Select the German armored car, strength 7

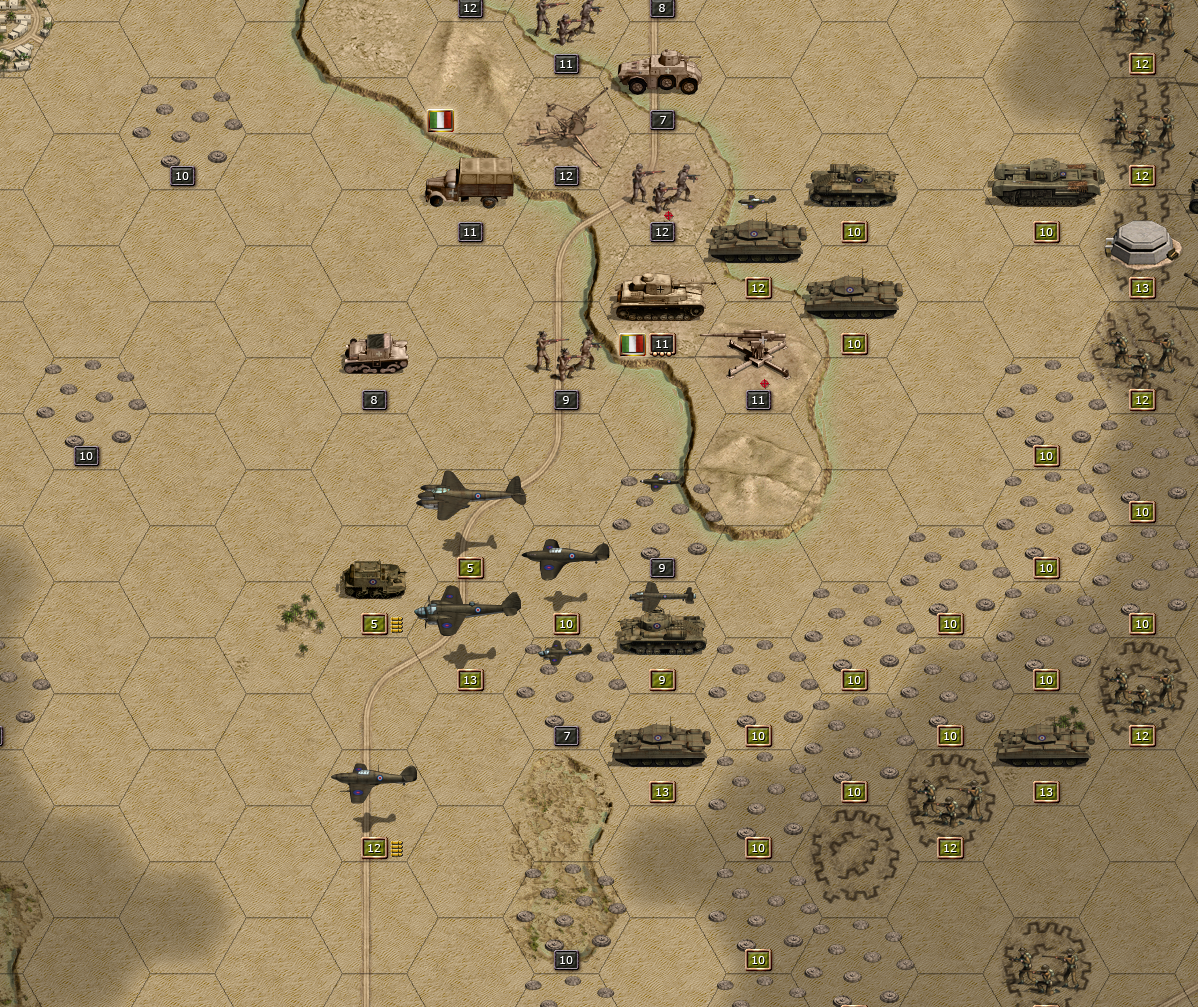click(x=659, y=74)
